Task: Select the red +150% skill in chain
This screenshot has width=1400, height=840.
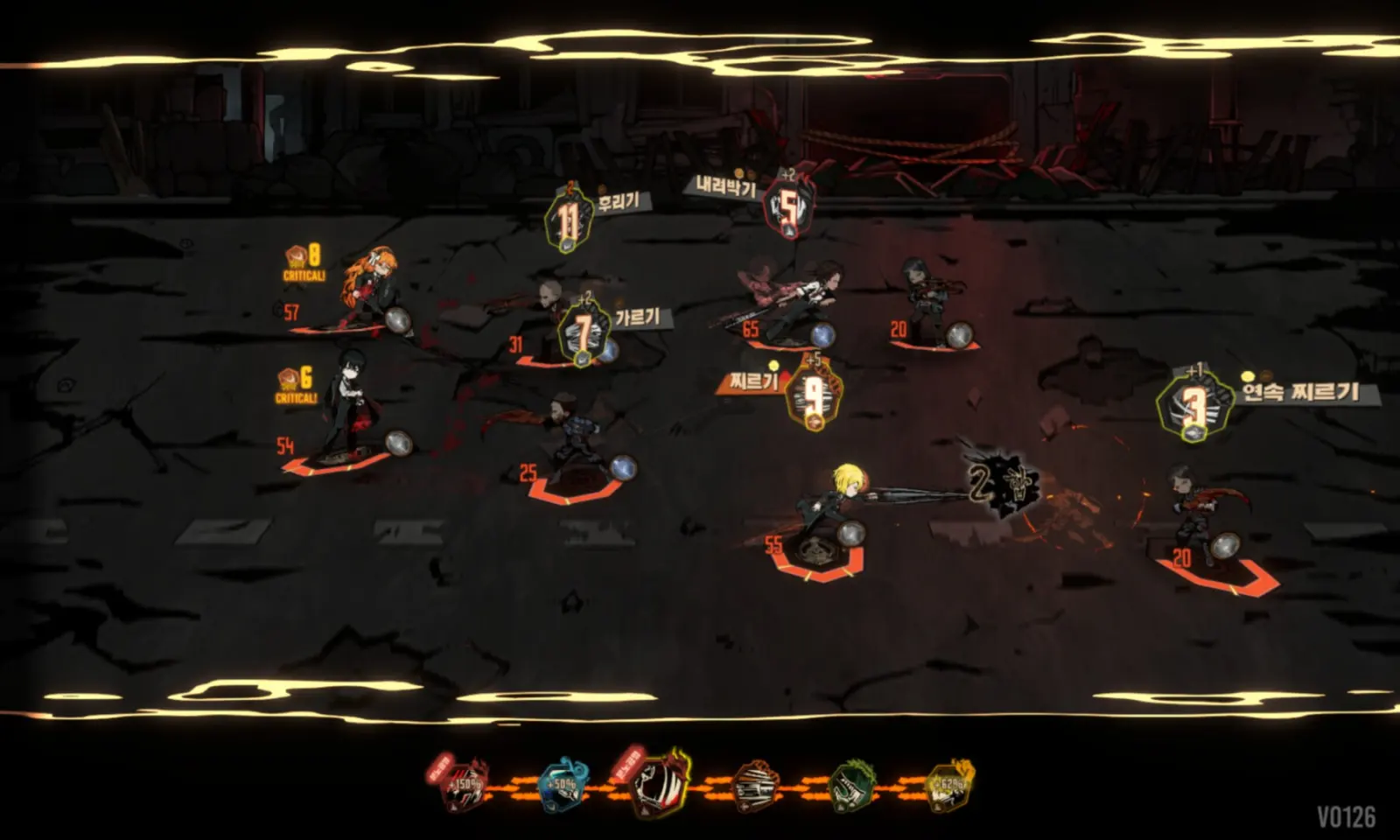Action: [x=464, y=784]
